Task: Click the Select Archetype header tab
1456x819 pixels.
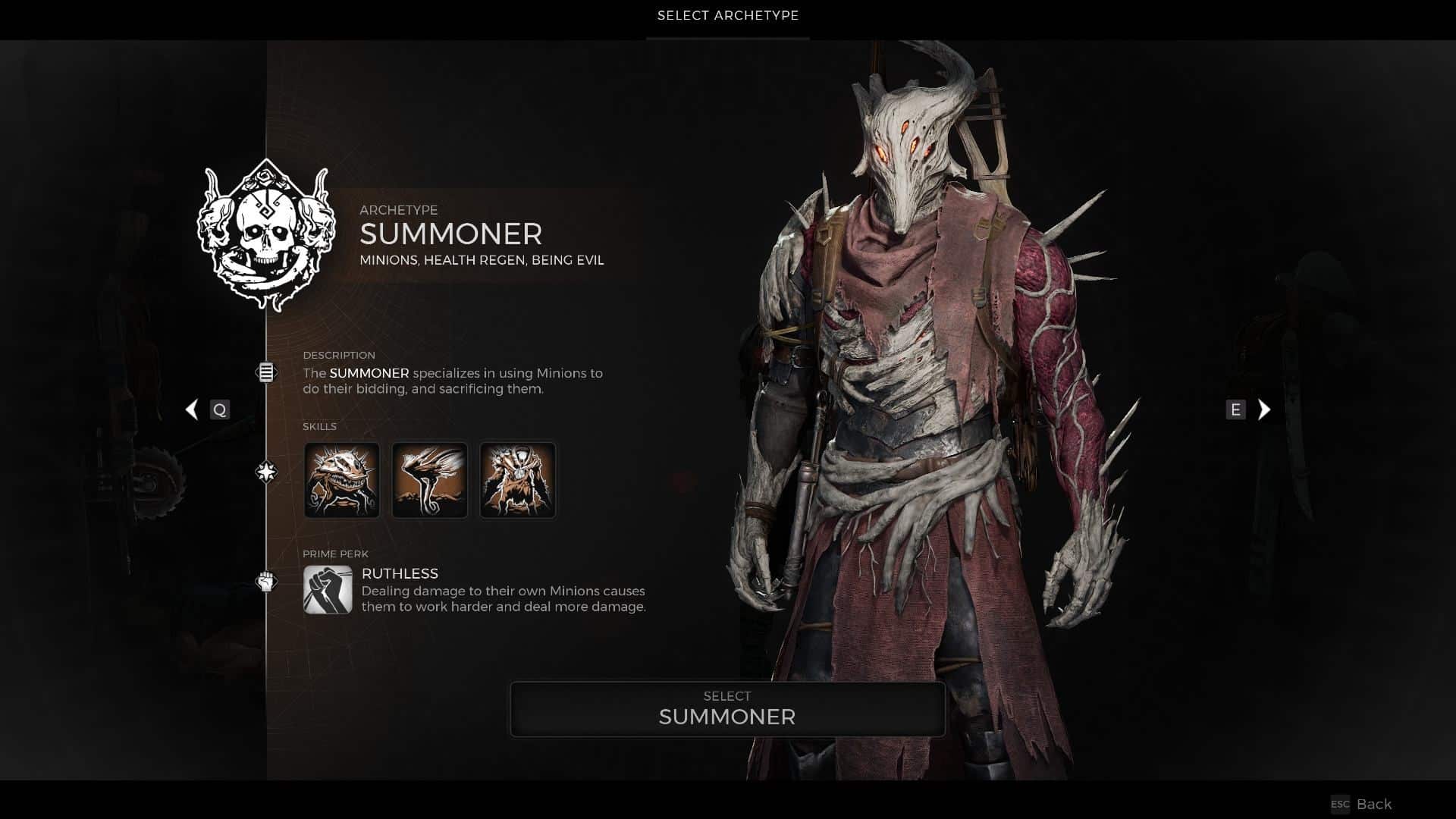Action: (x=727, y=15)
